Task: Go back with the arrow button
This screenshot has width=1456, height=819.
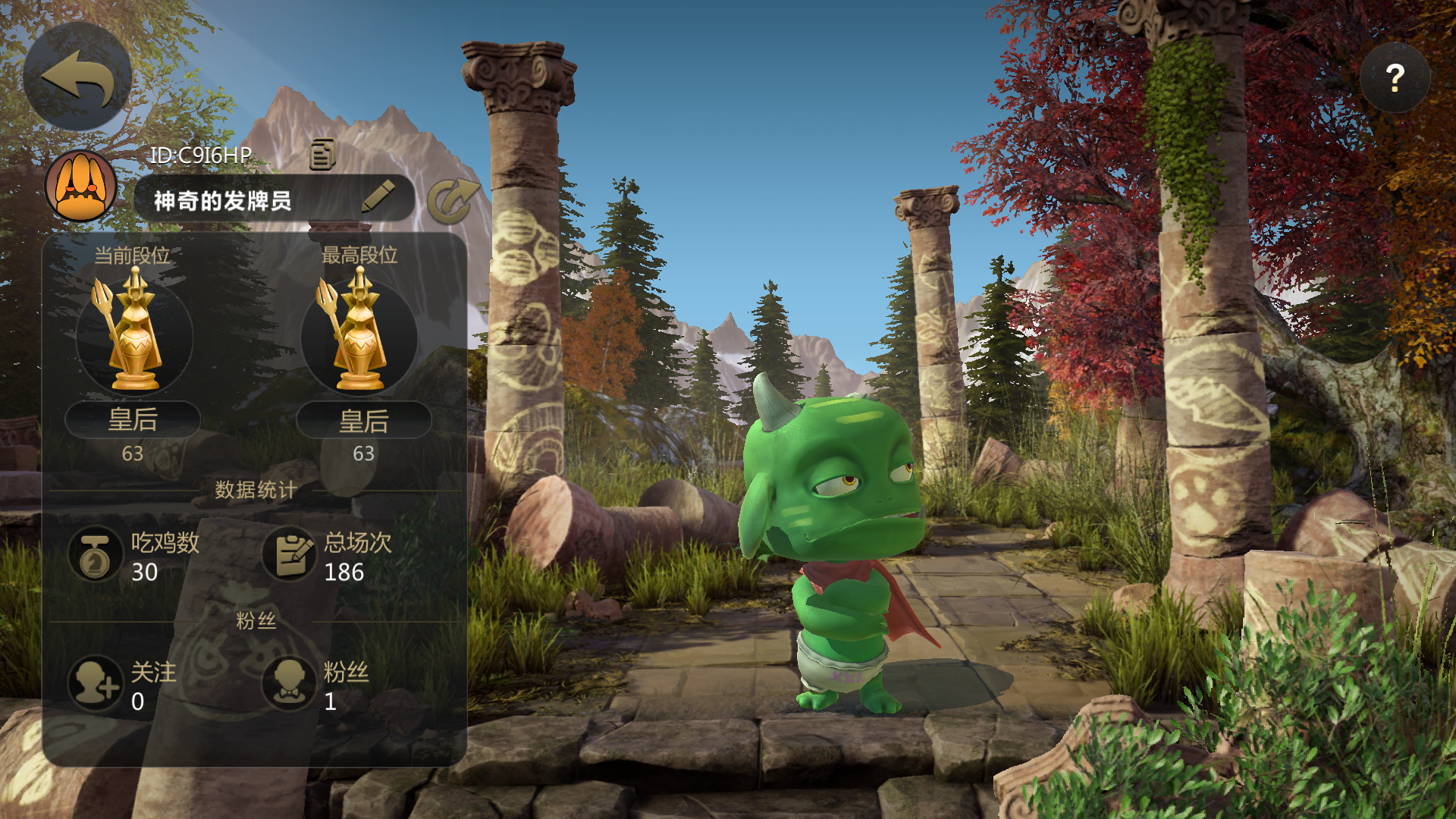Action: click(77, 77)
